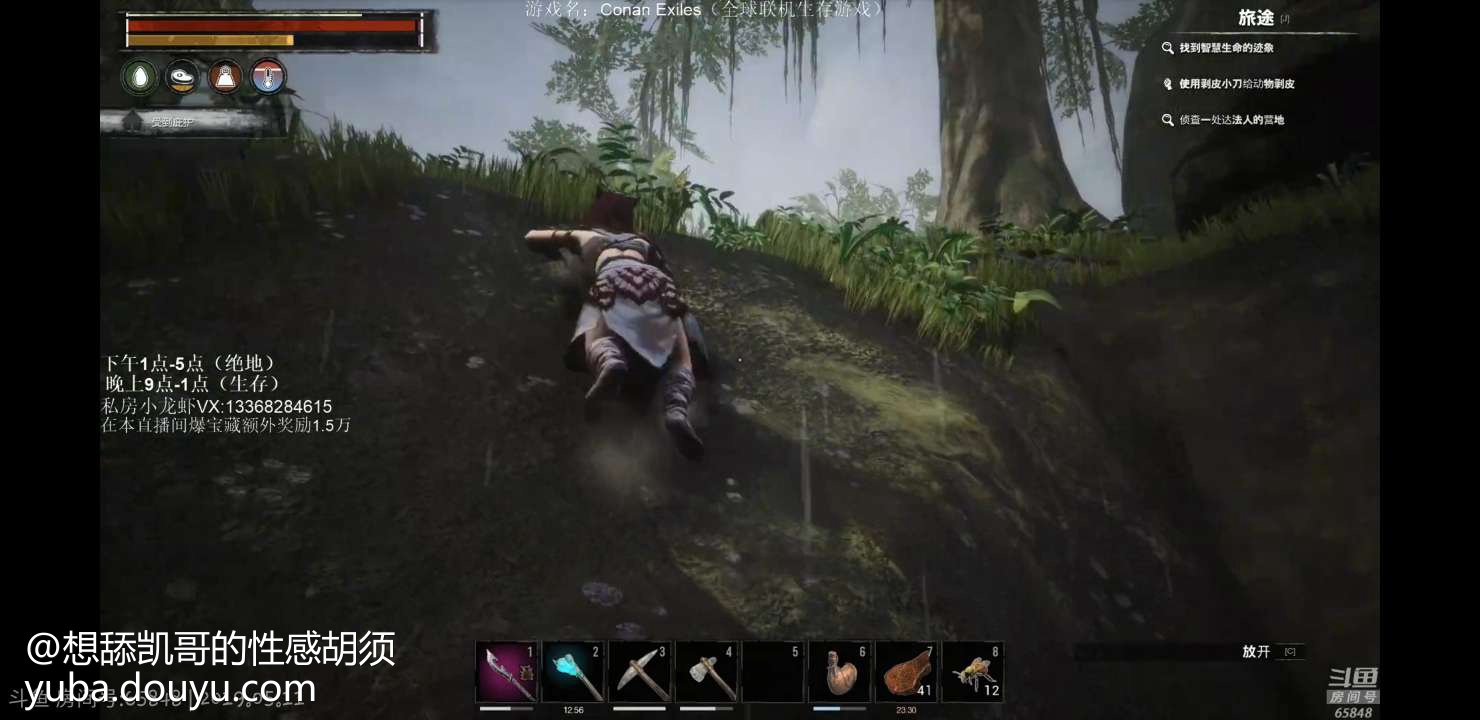Choose the stone hatchet in slot 4

707,672
